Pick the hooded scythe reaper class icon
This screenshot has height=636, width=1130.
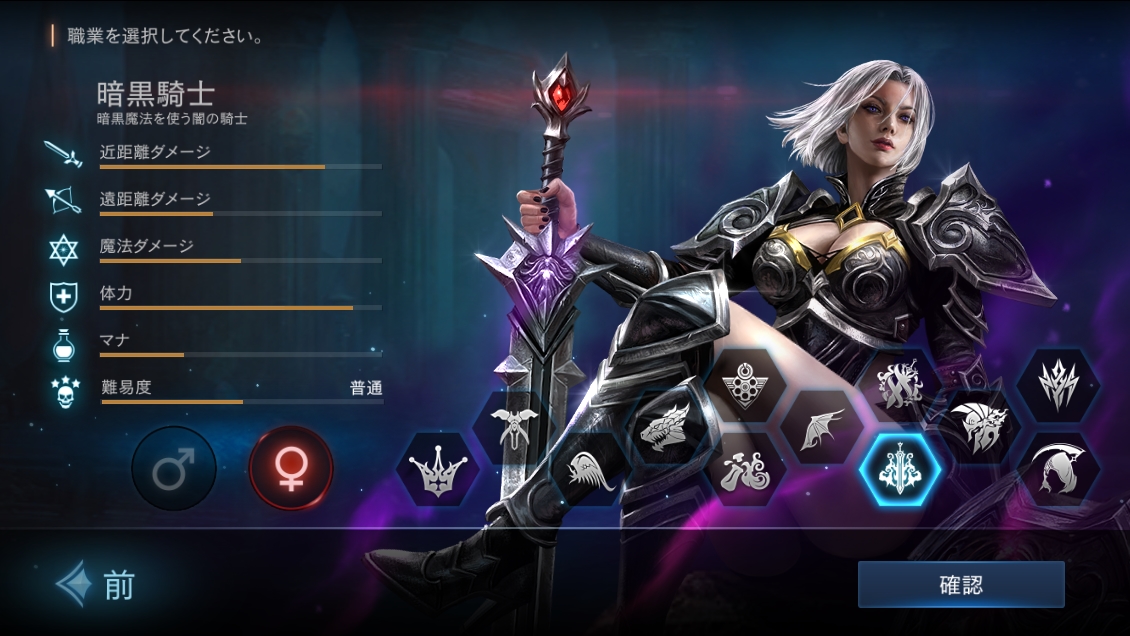[x=1059, y=470]
